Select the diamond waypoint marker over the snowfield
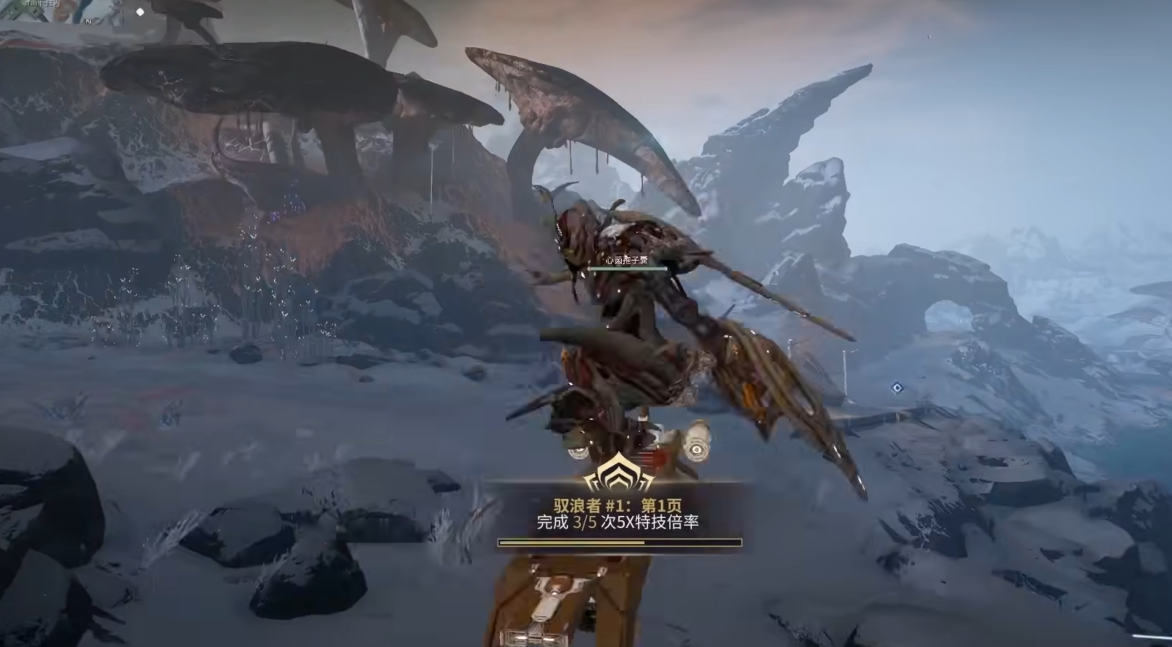This screenshot has width=1172, height=647. pyautogui.click(x=897, y=387)
